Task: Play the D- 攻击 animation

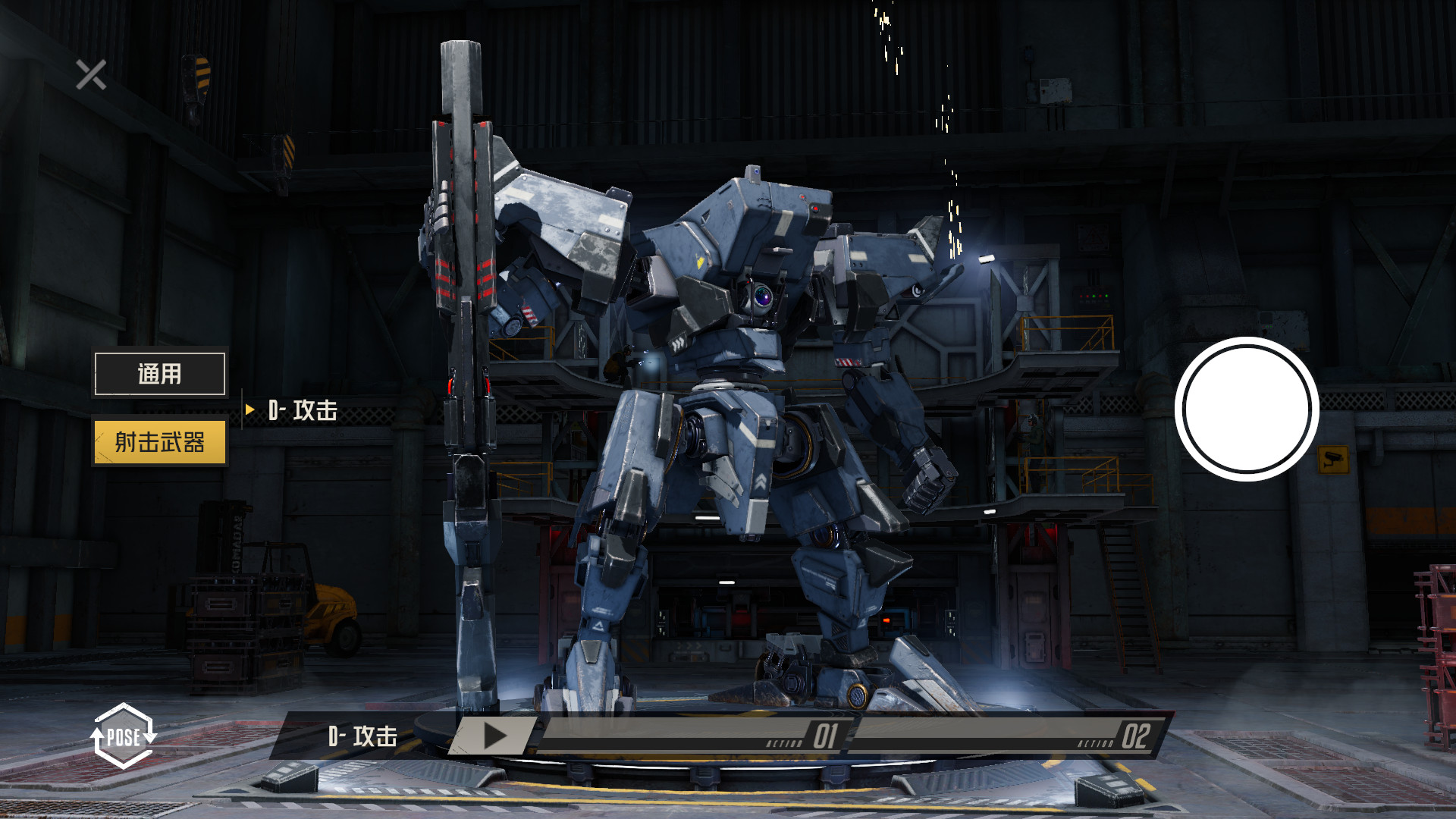Action: [495, 736]
